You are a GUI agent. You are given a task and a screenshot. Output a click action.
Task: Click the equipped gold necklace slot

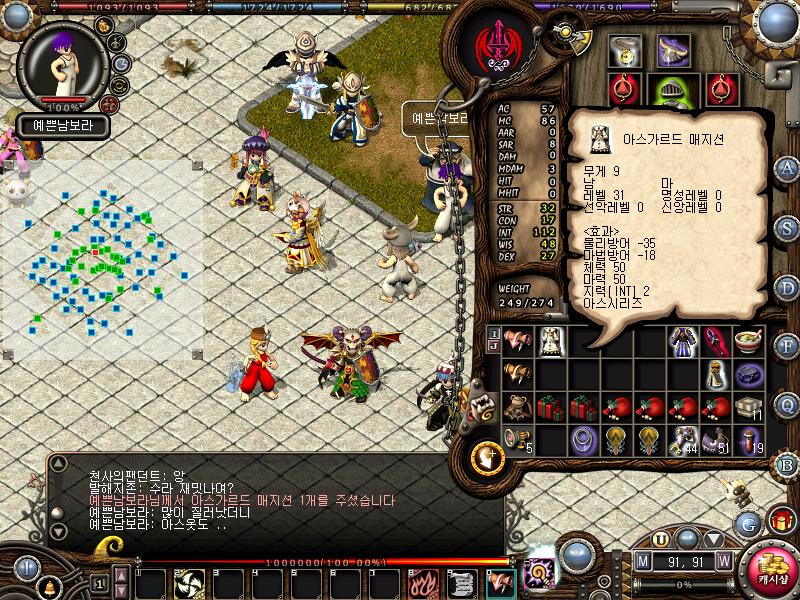coord(627,50)
